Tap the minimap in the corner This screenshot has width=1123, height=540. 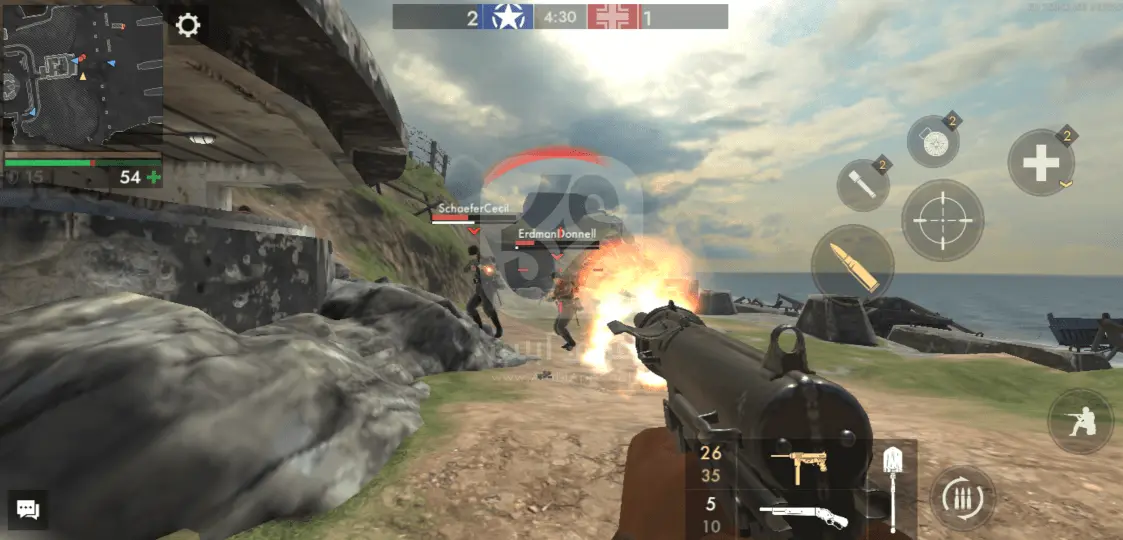click(82, 75)
